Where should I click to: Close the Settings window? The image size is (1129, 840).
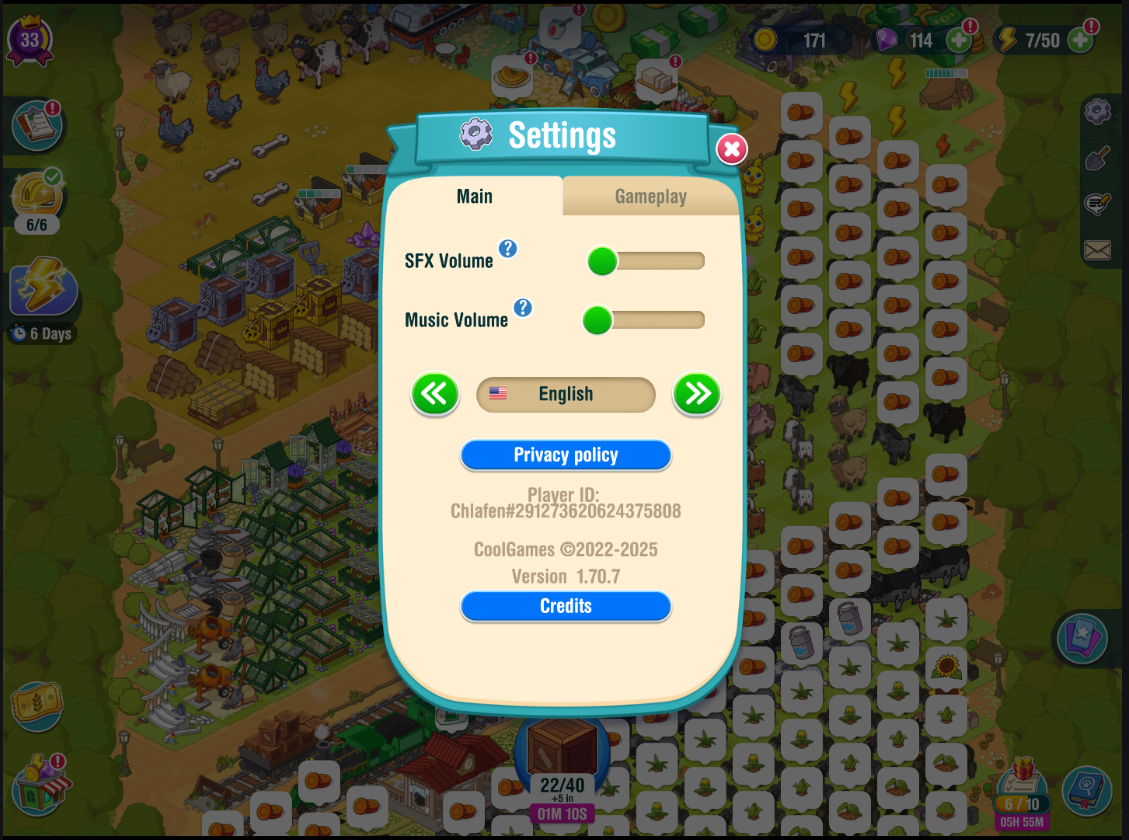point(731,149)
